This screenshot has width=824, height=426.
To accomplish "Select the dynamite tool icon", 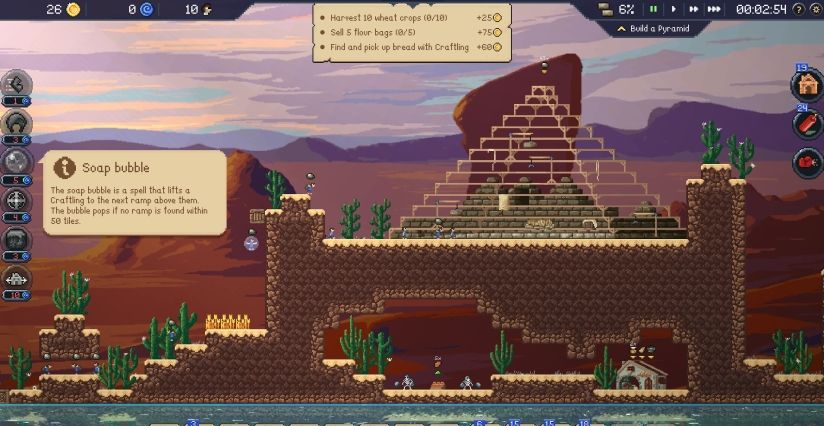I will pos(807,123).
